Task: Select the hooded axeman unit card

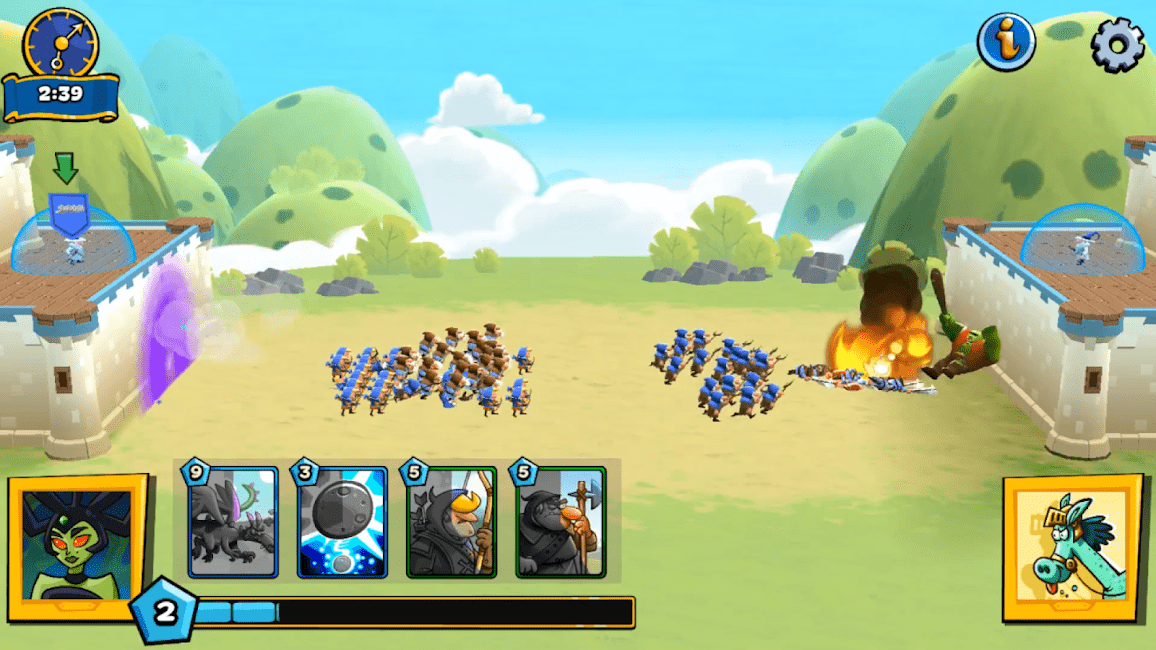Action: coord(561,522)
